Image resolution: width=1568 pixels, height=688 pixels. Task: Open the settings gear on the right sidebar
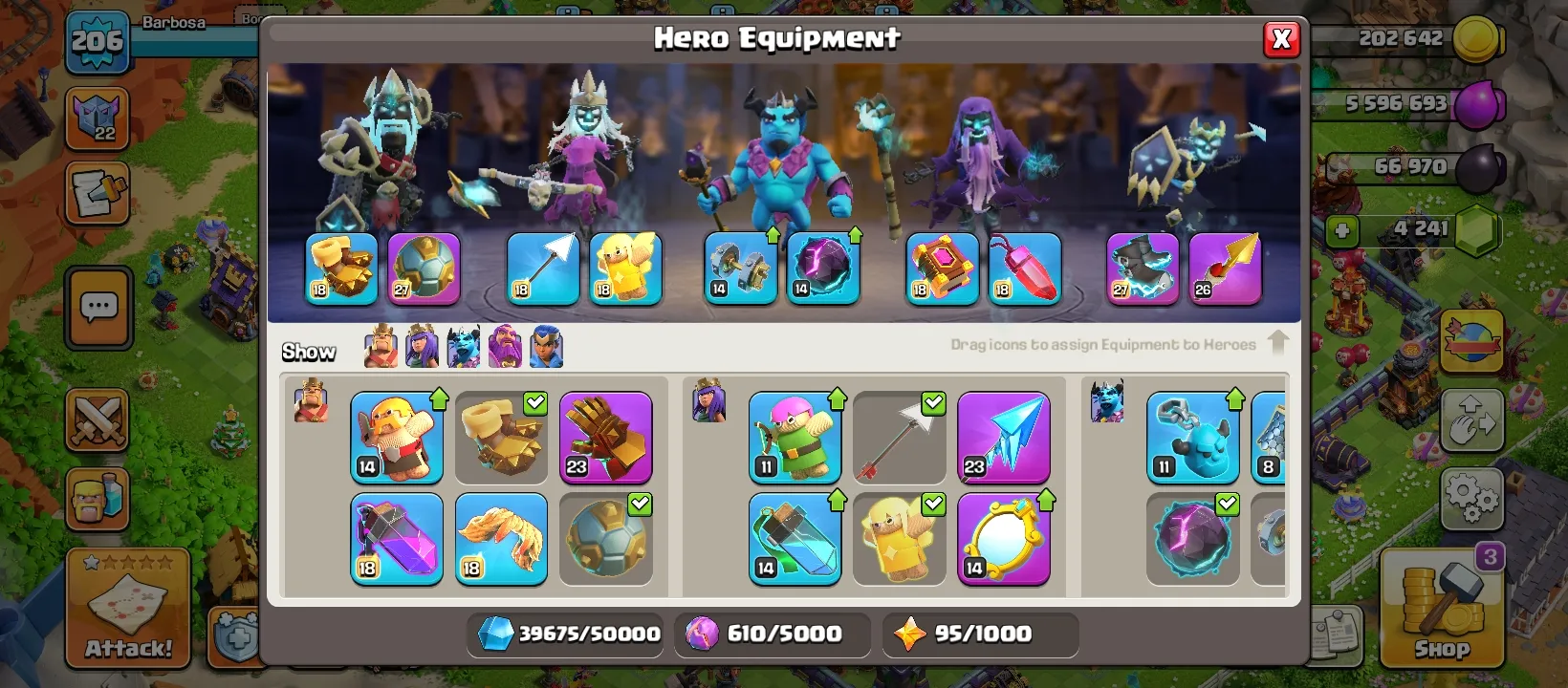[x=1473, y=498]
